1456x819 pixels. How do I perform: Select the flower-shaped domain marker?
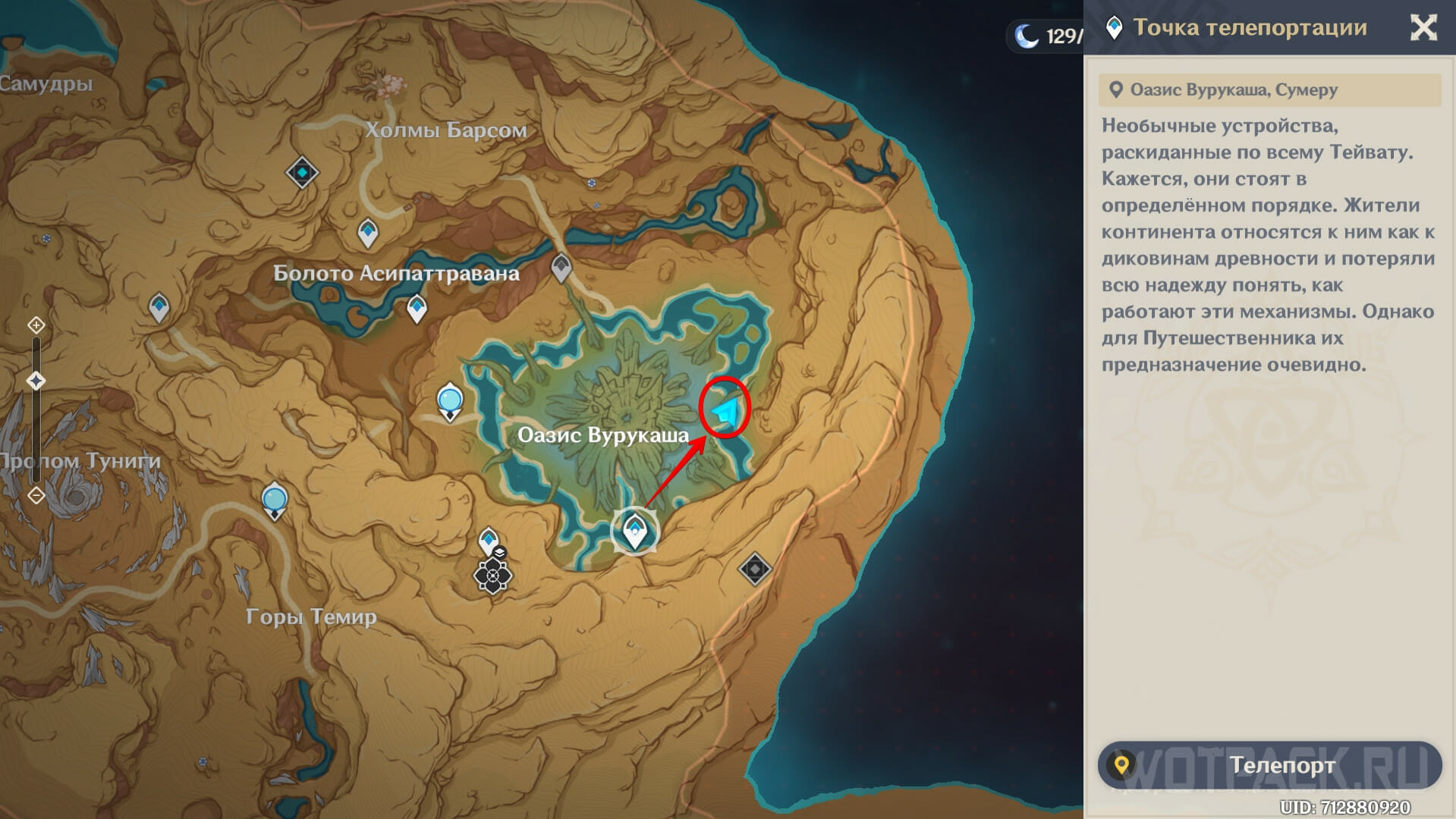[x=493, y=577]
